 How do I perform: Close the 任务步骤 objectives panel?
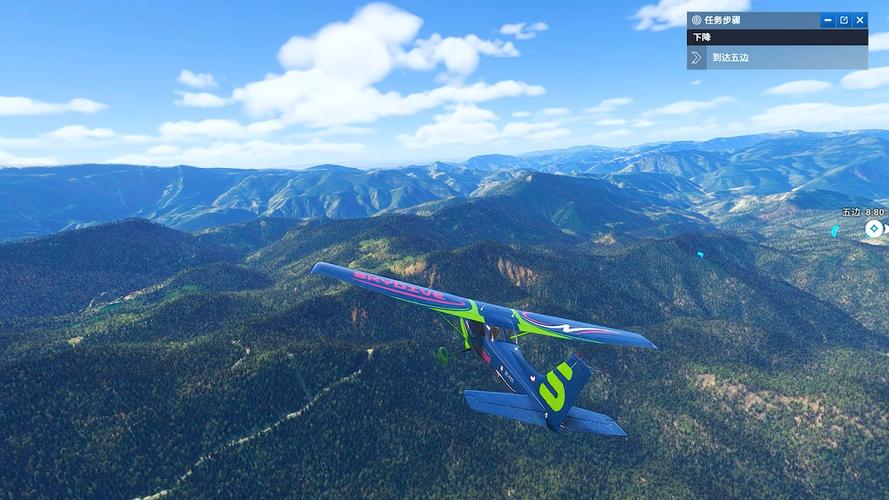(x=860, y=20)
